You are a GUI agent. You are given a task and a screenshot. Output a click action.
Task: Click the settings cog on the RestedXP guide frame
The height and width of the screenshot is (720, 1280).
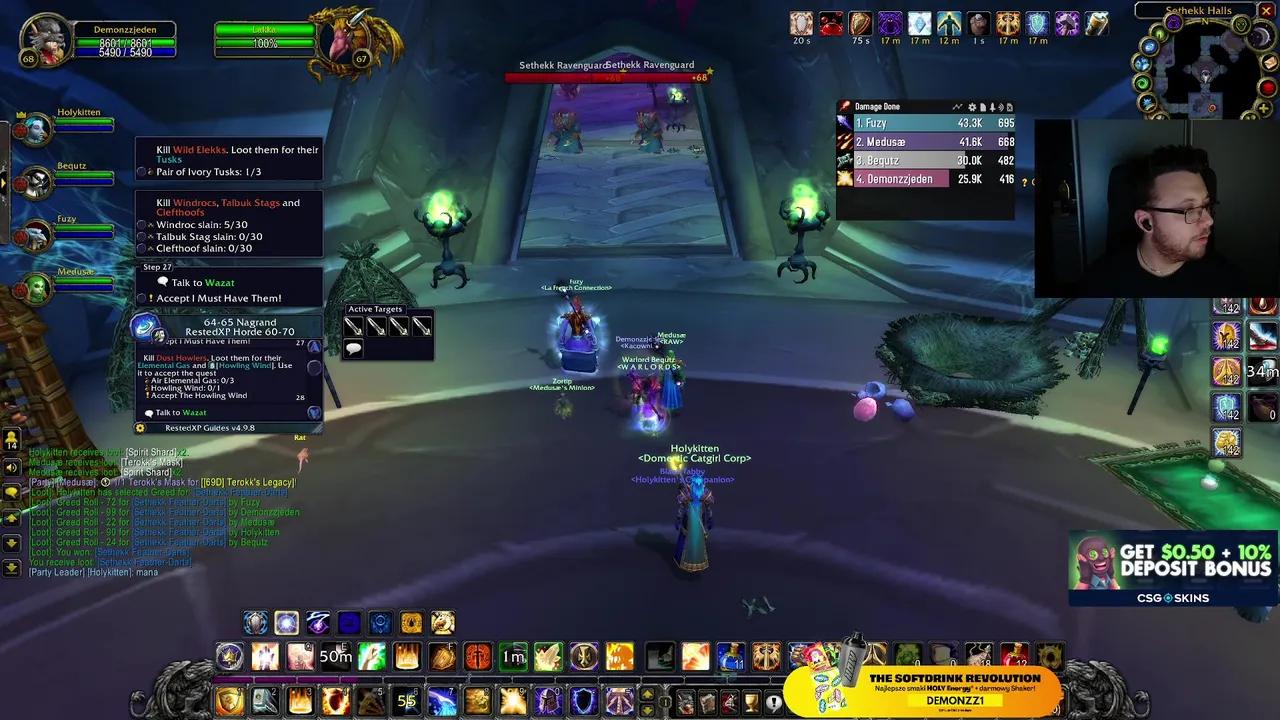tap(139, 426)
